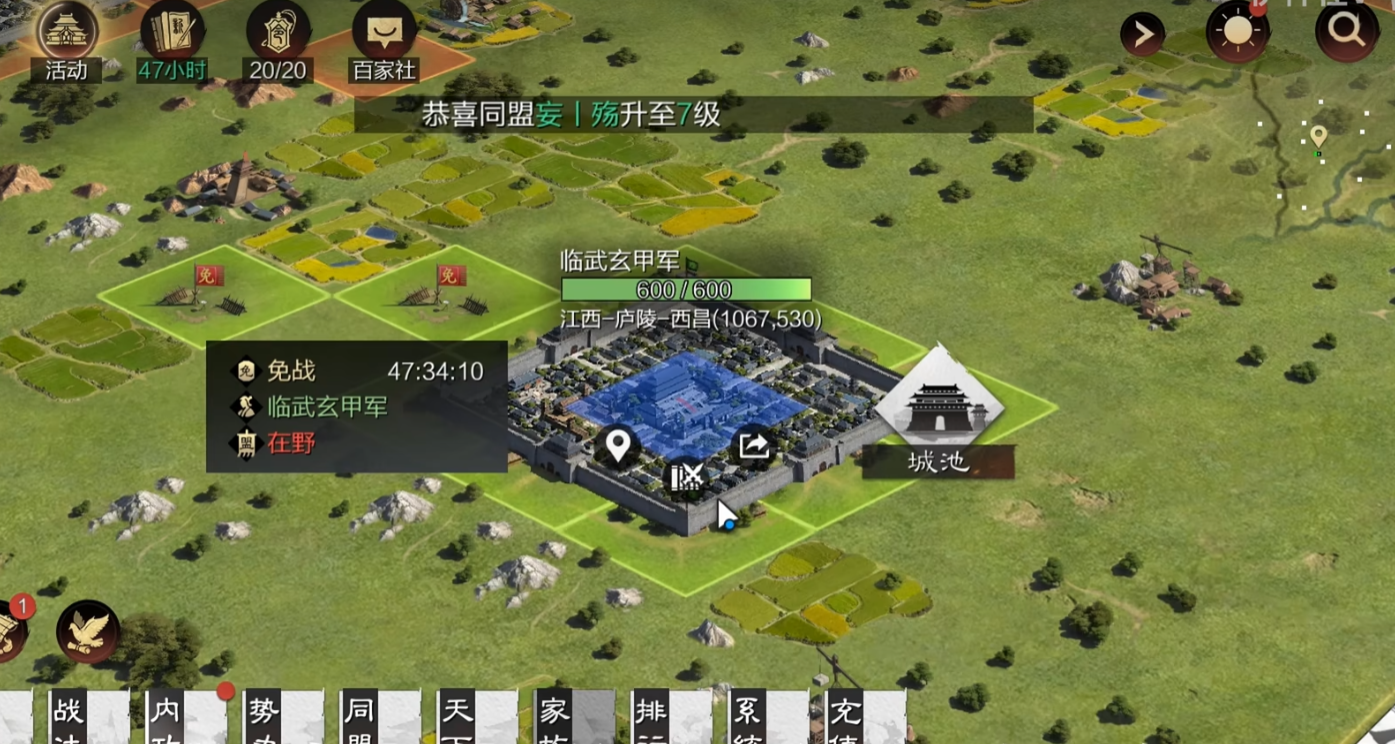Expand the arrow button in top bar
This screenshot has width=1395, height=744.
(1142, 36)
